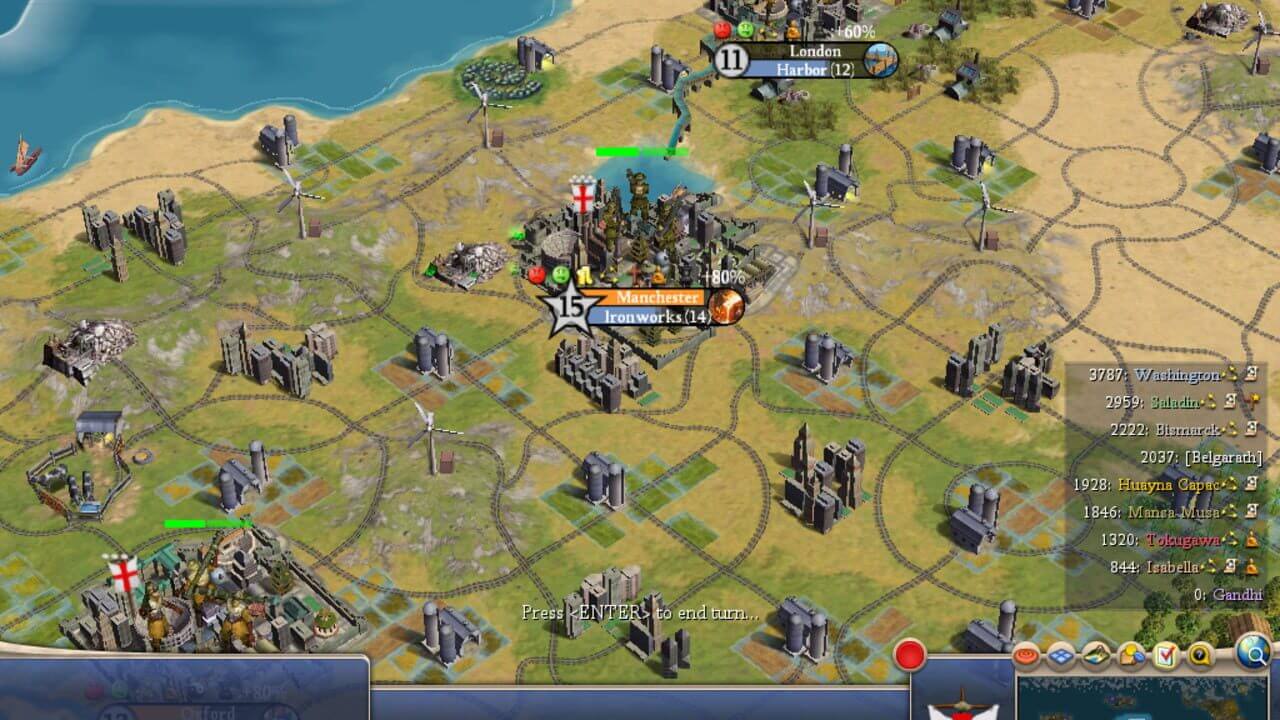Viewport: 1280px width, 720px height.
Task: Toggle the blue grid tiles display
Action: coord(1061,656)
